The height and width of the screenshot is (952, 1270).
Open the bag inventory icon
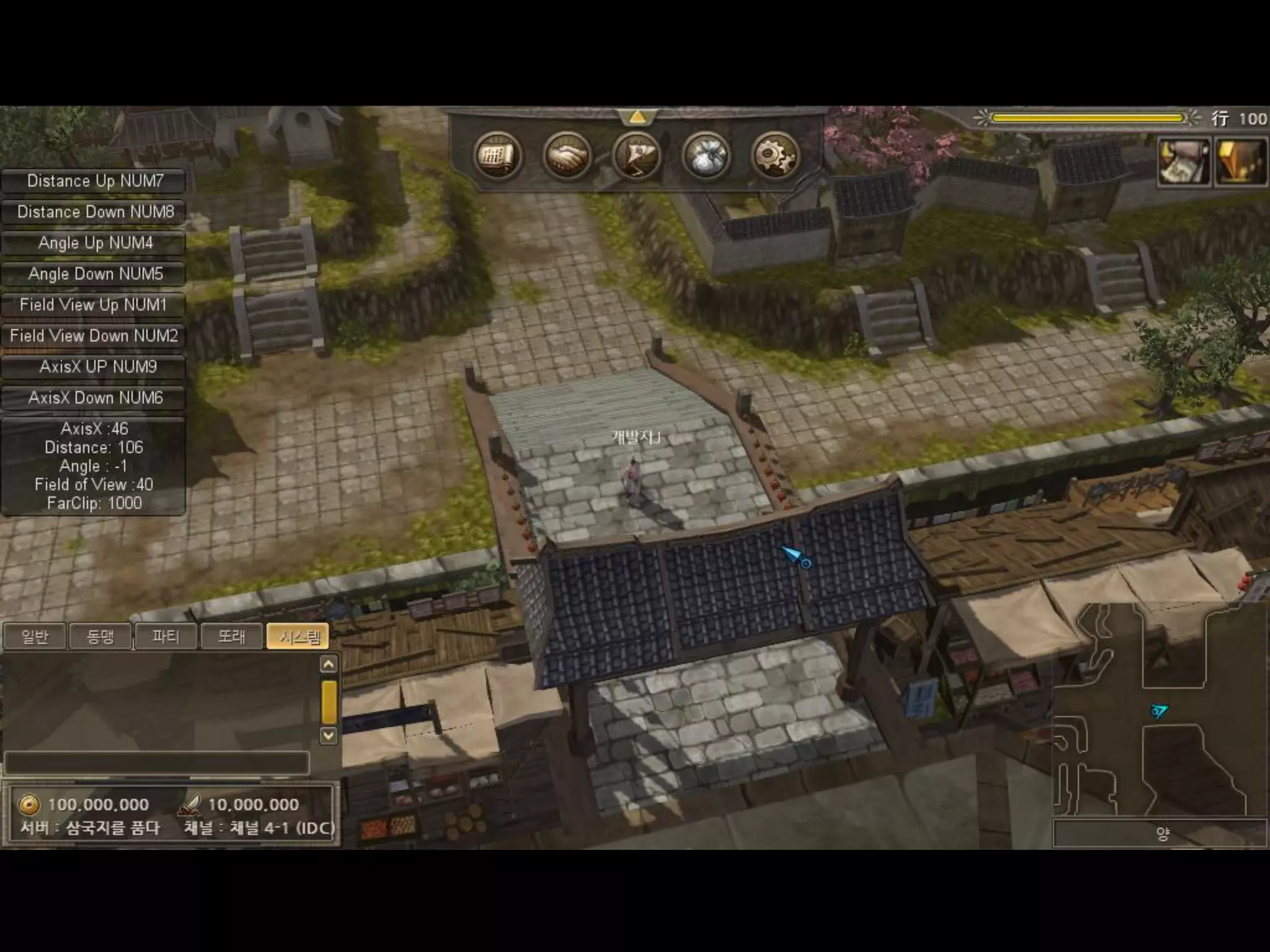(x=706, y=156)
